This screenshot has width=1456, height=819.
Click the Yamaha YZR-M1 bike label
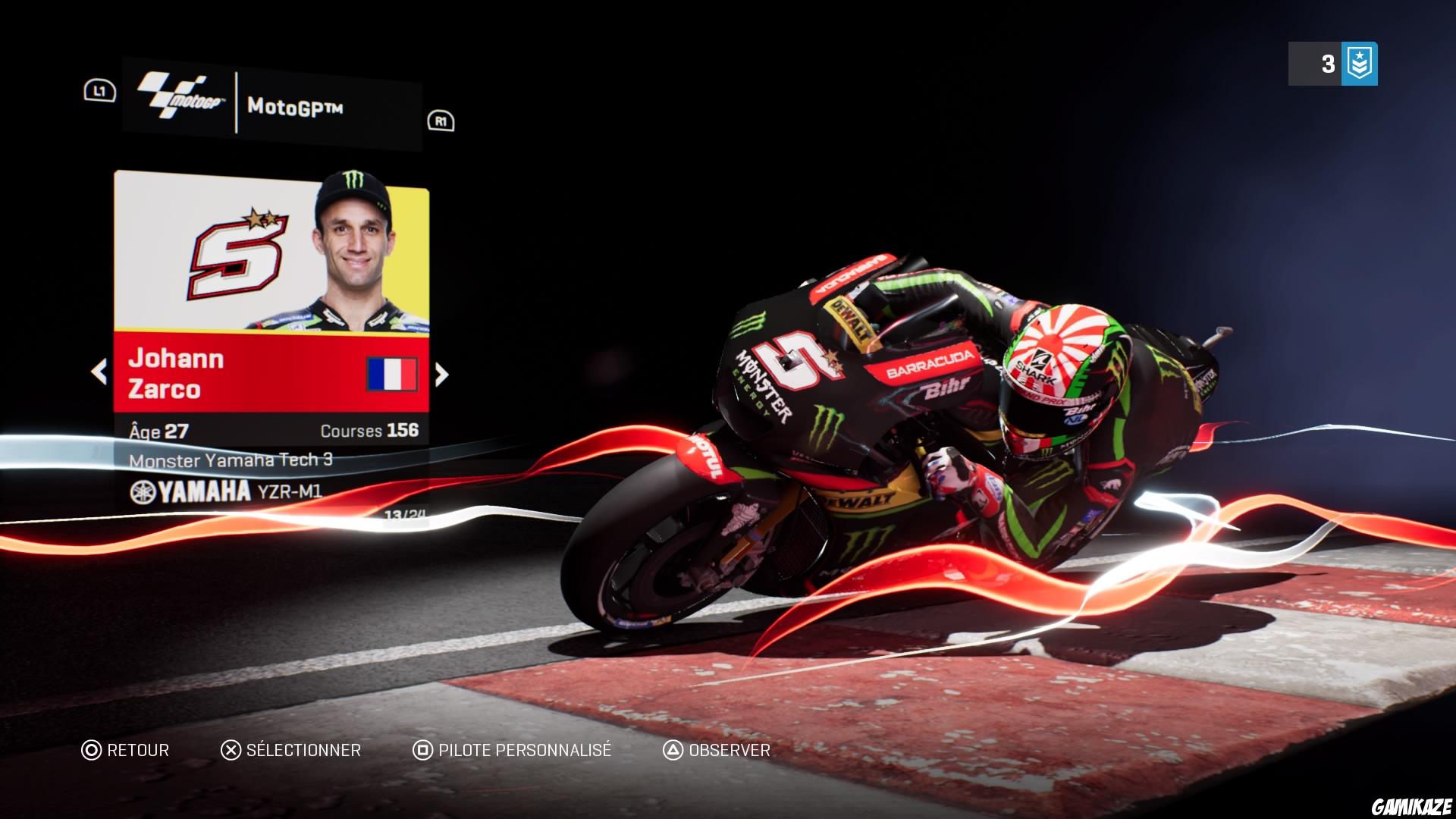[227, 490]
